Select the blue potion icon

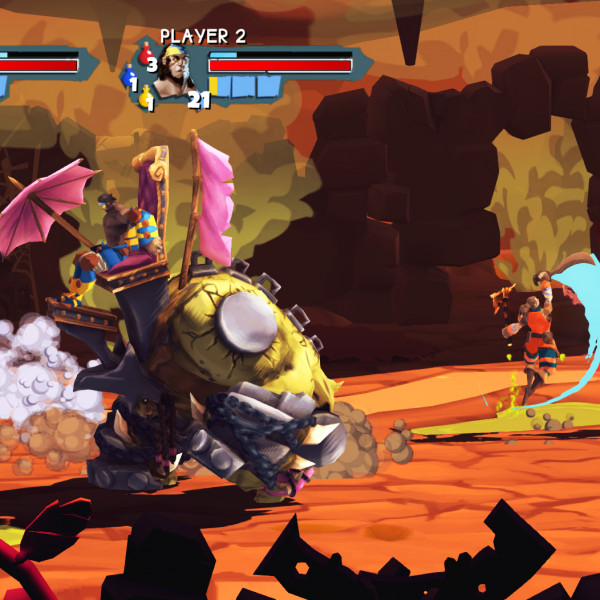128,75
